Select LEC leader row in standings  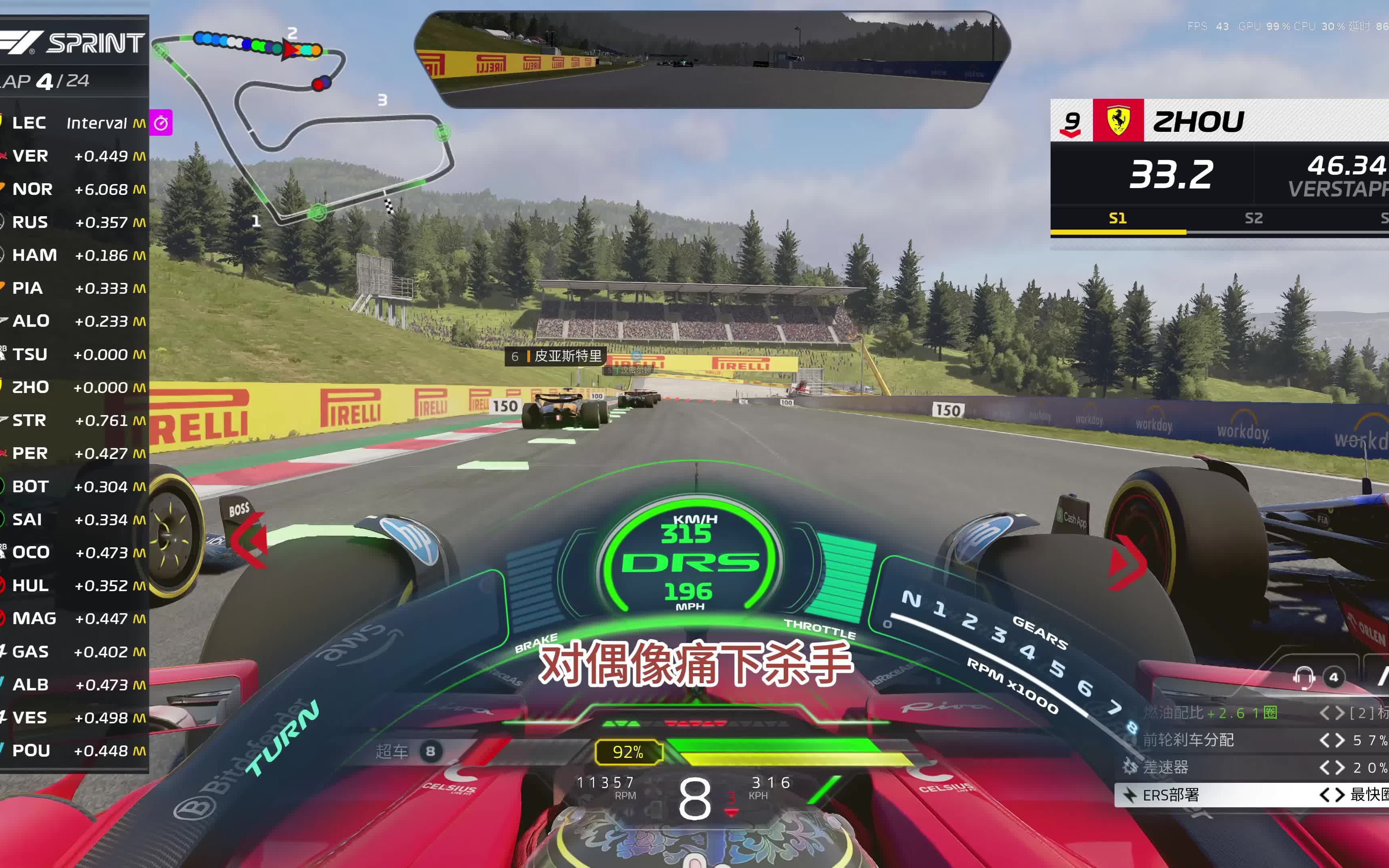coord(75,123)
